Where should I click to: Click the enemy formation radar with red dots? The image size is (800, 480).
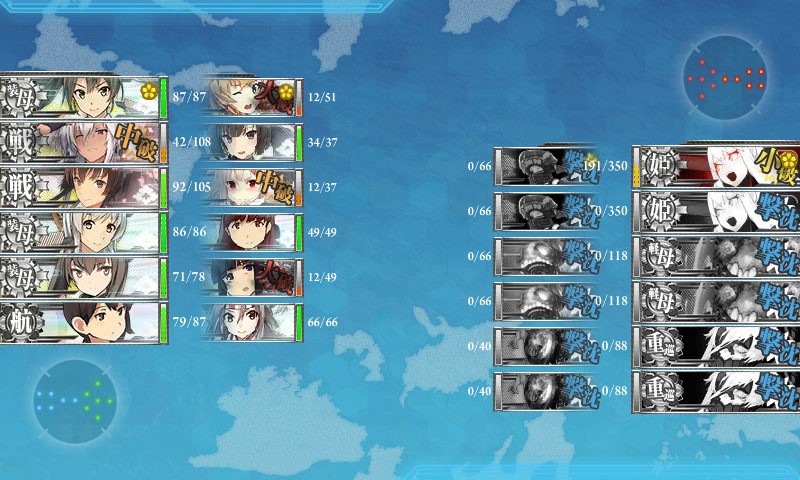726,78
